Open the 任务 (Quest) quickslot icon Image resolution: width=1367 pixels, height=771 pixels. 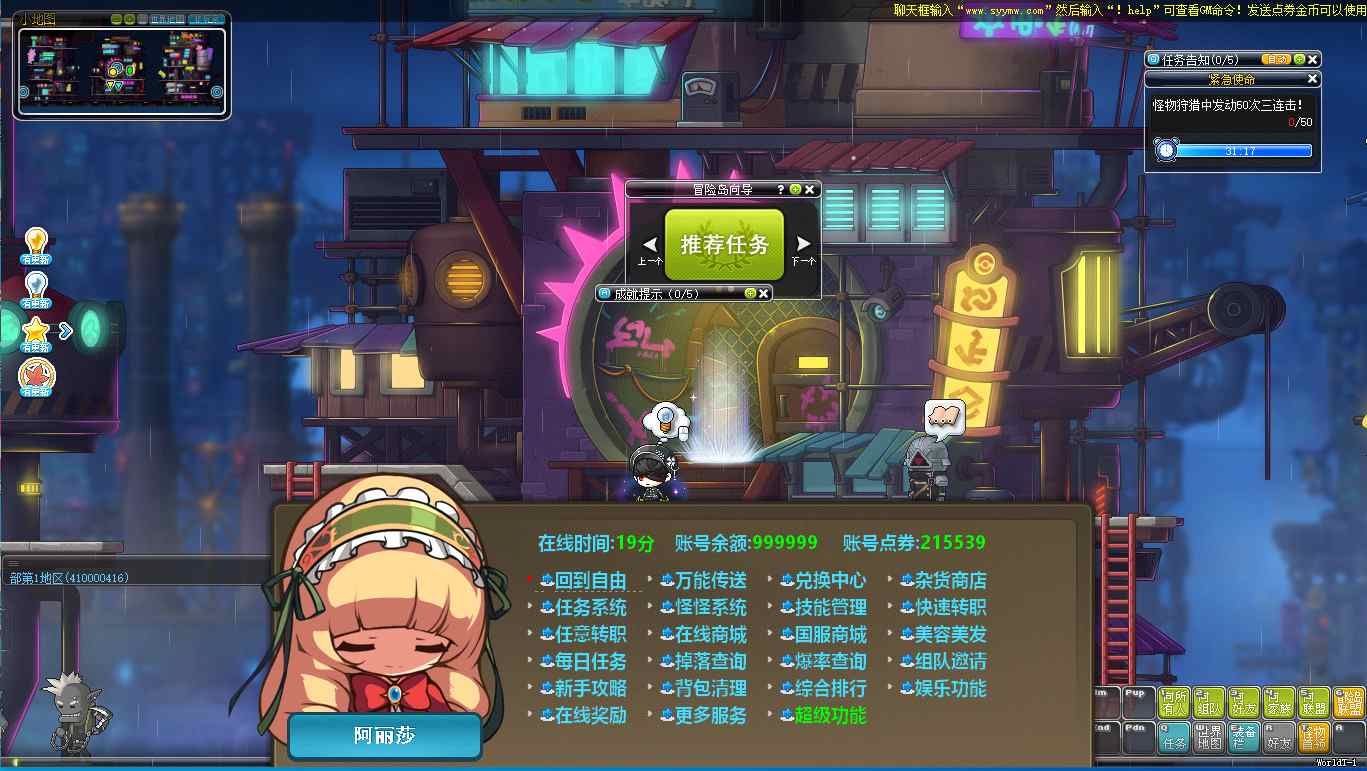pyautogui.click(x=1174, y=737)
